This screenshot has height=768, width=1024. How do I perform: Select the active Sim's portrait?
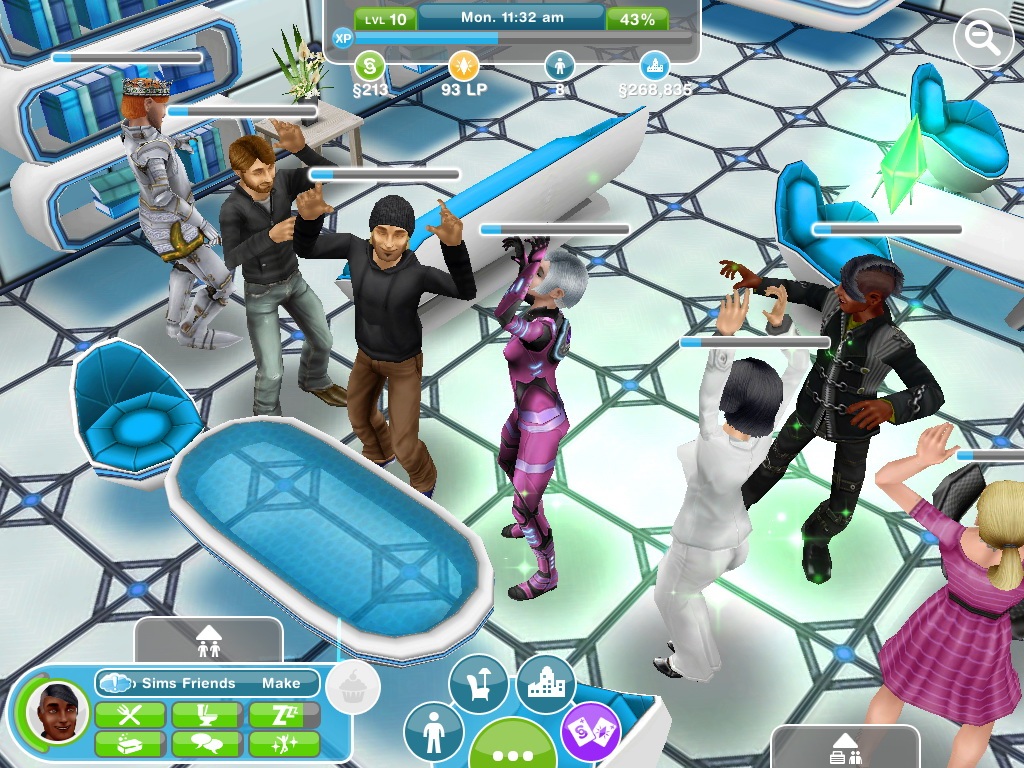click(51, 711)
